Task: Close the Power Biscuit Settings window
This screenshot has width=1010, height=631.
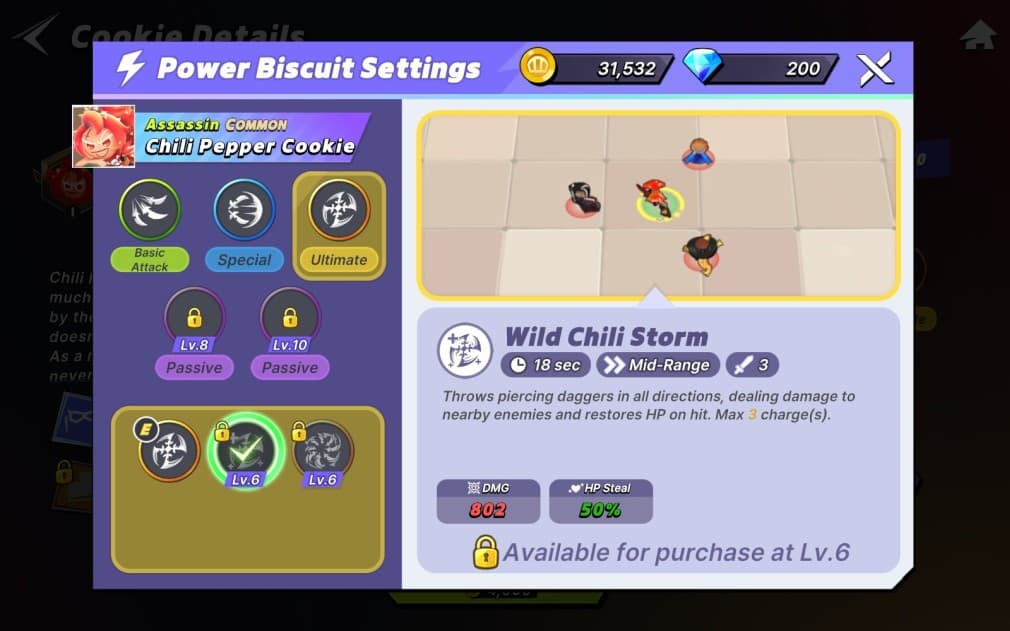Action: pos(874,69)
